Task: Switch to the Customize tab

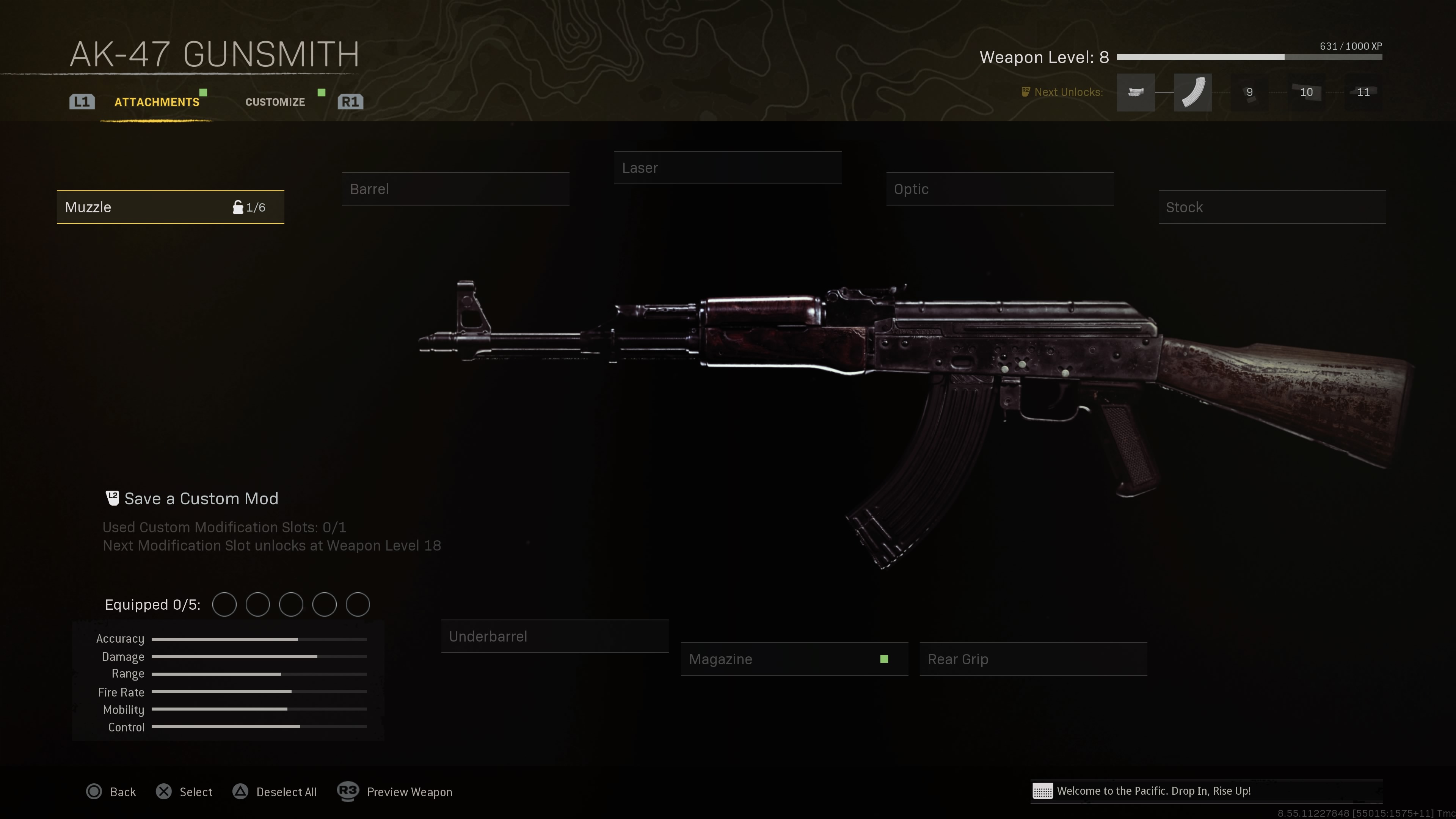Action: [275, 102]
